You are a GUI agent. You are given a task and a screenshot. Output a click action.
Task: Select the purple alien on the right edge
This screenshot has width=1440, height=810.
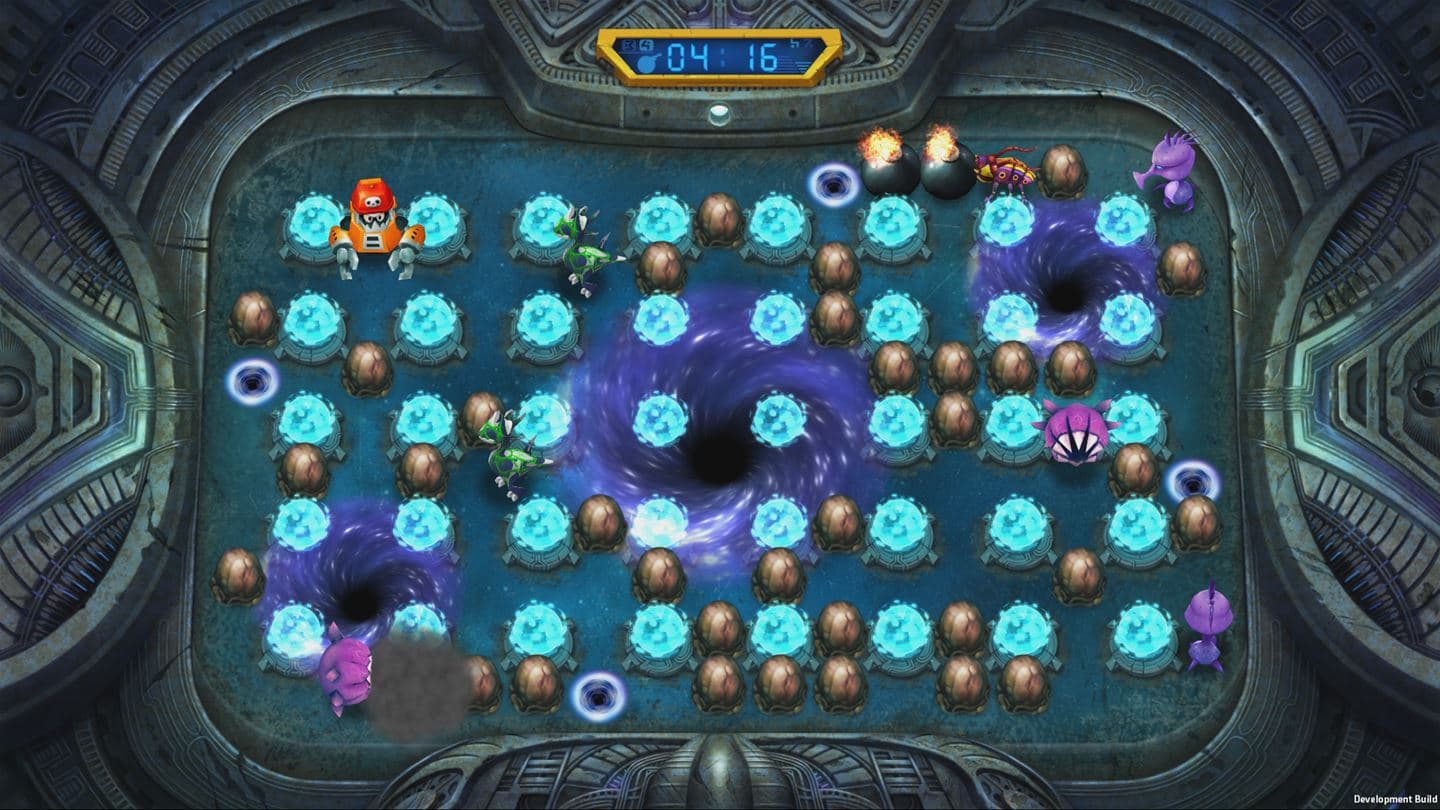click(1207, 625)
